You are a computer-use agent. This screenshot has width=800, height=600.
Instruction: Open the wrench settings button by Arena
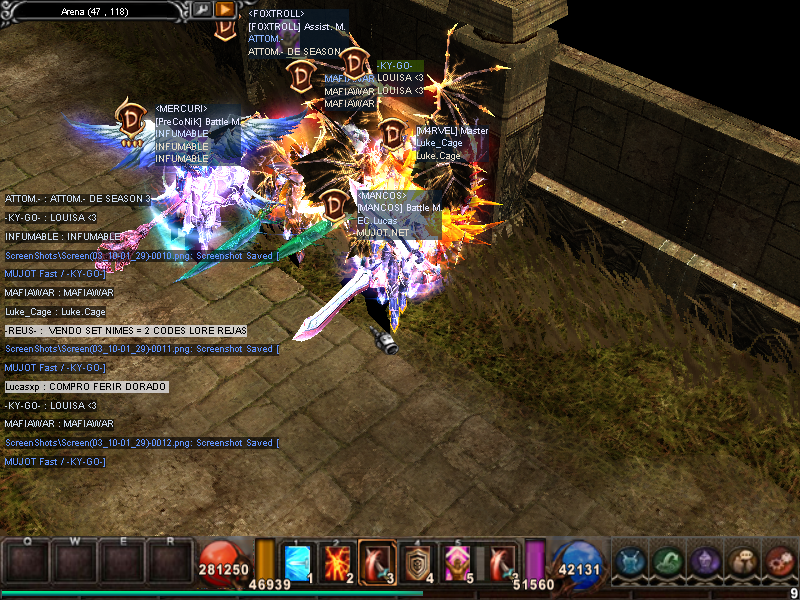(x=201, y=10)
